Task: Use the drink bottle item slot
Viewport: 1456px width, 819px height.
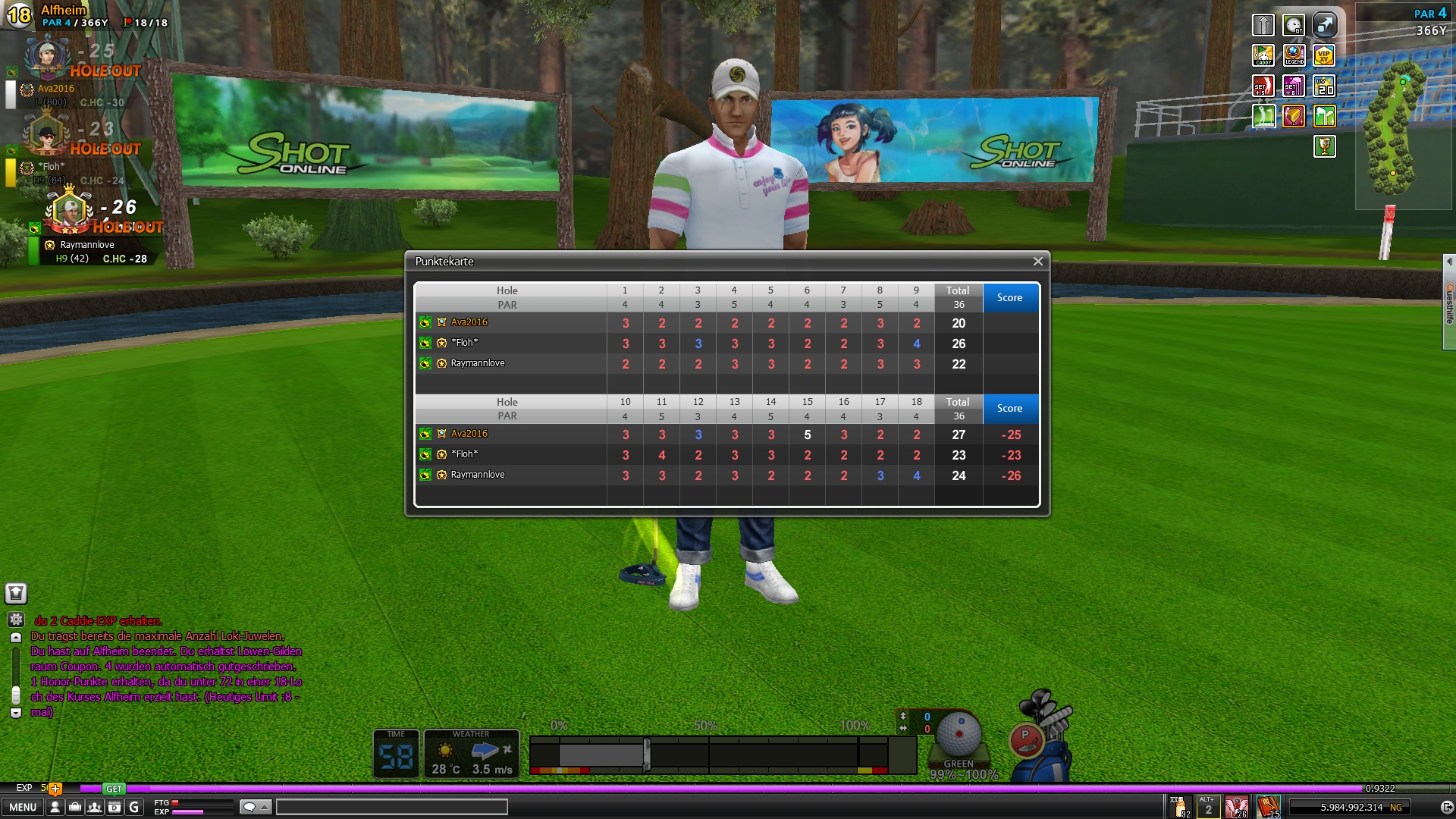Action: (x=1180, y=806)
